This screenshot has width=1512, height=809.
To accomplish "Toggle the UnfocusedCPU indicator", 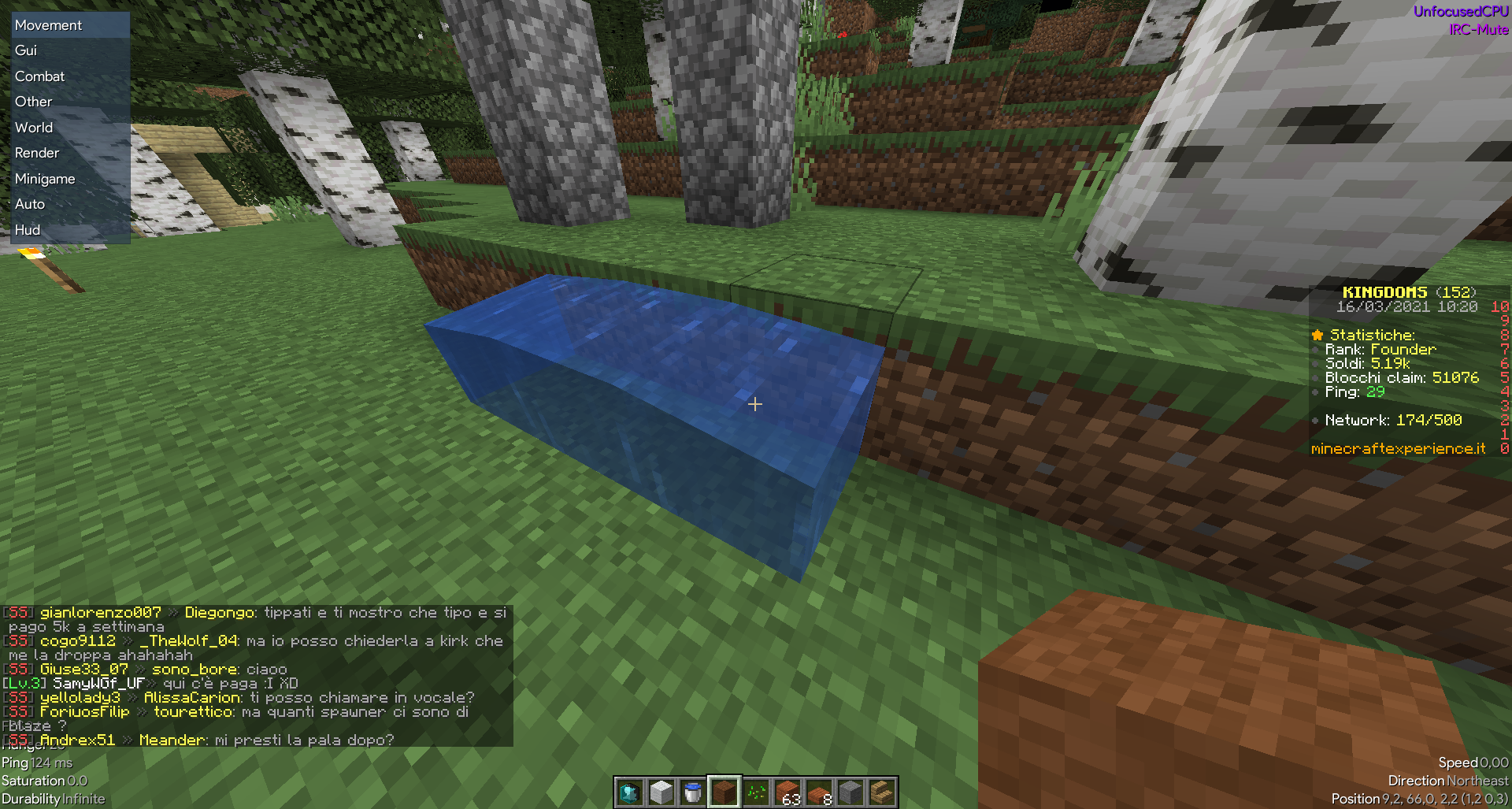I will [x=1462, y=11].
